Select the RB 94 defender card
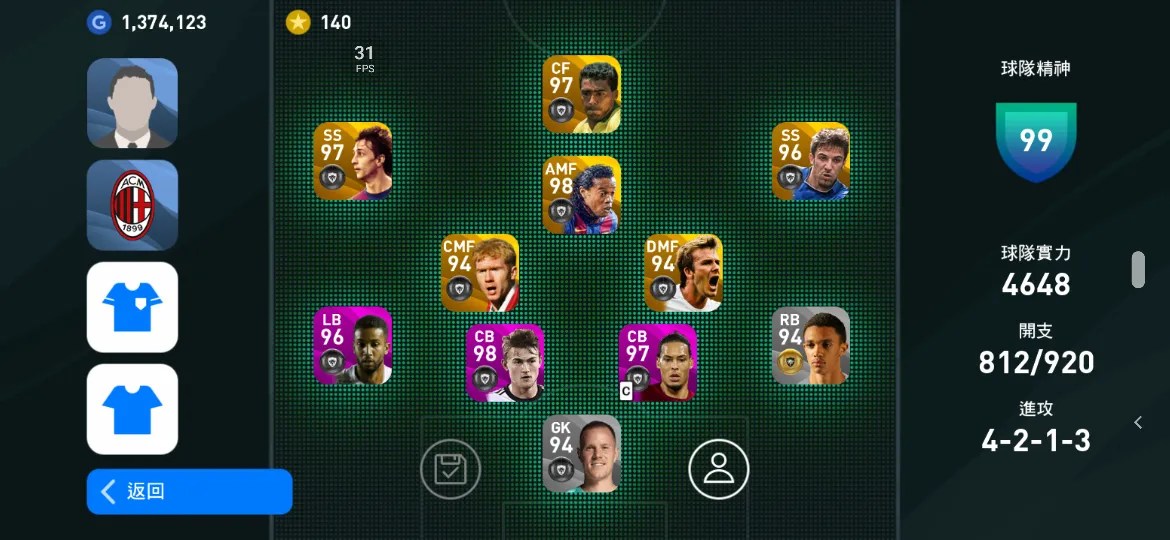 [x=811, y=346]
